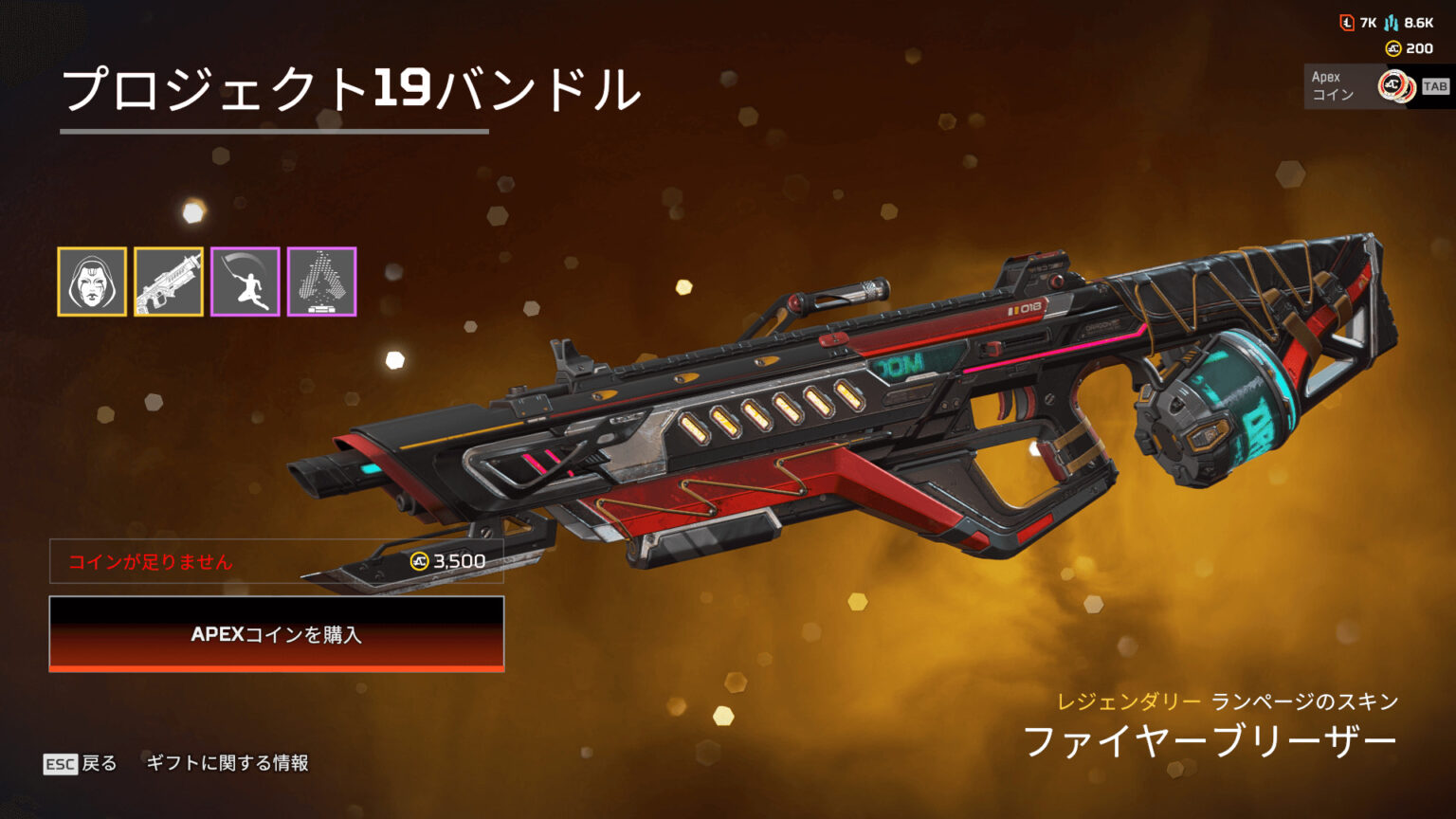
Task: Click the coin icon beside the 3,500 price
Action: click(418, 561)
